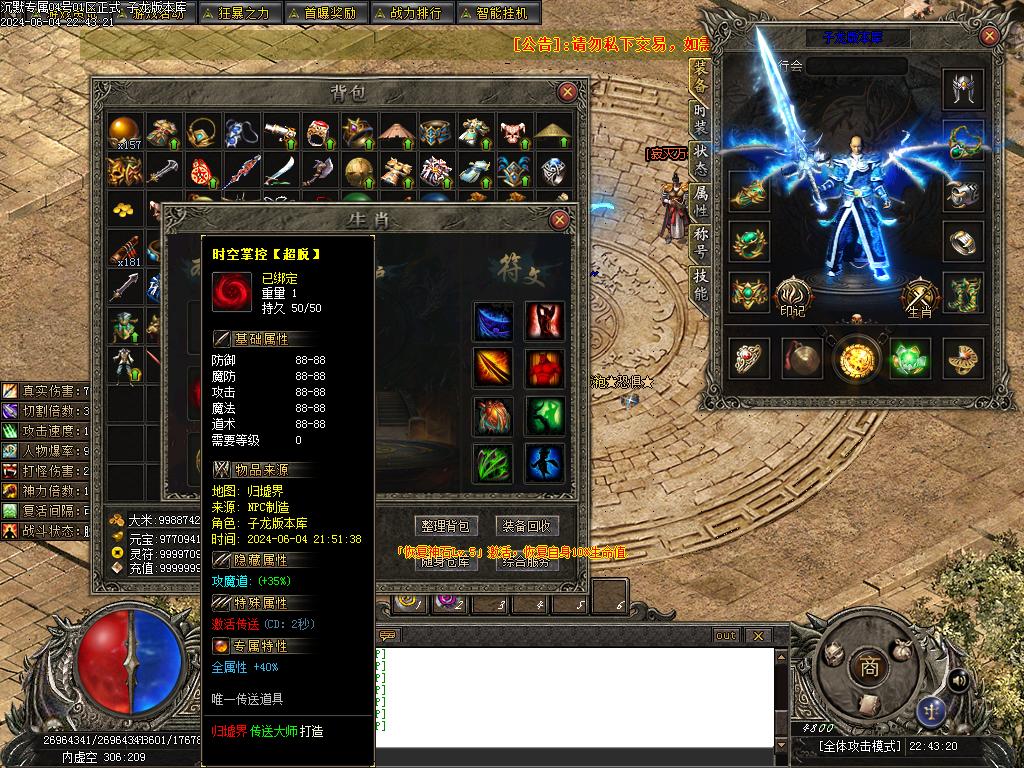
Task: Toggle the sound speaker icon
Action: click(x=957, y=680)
